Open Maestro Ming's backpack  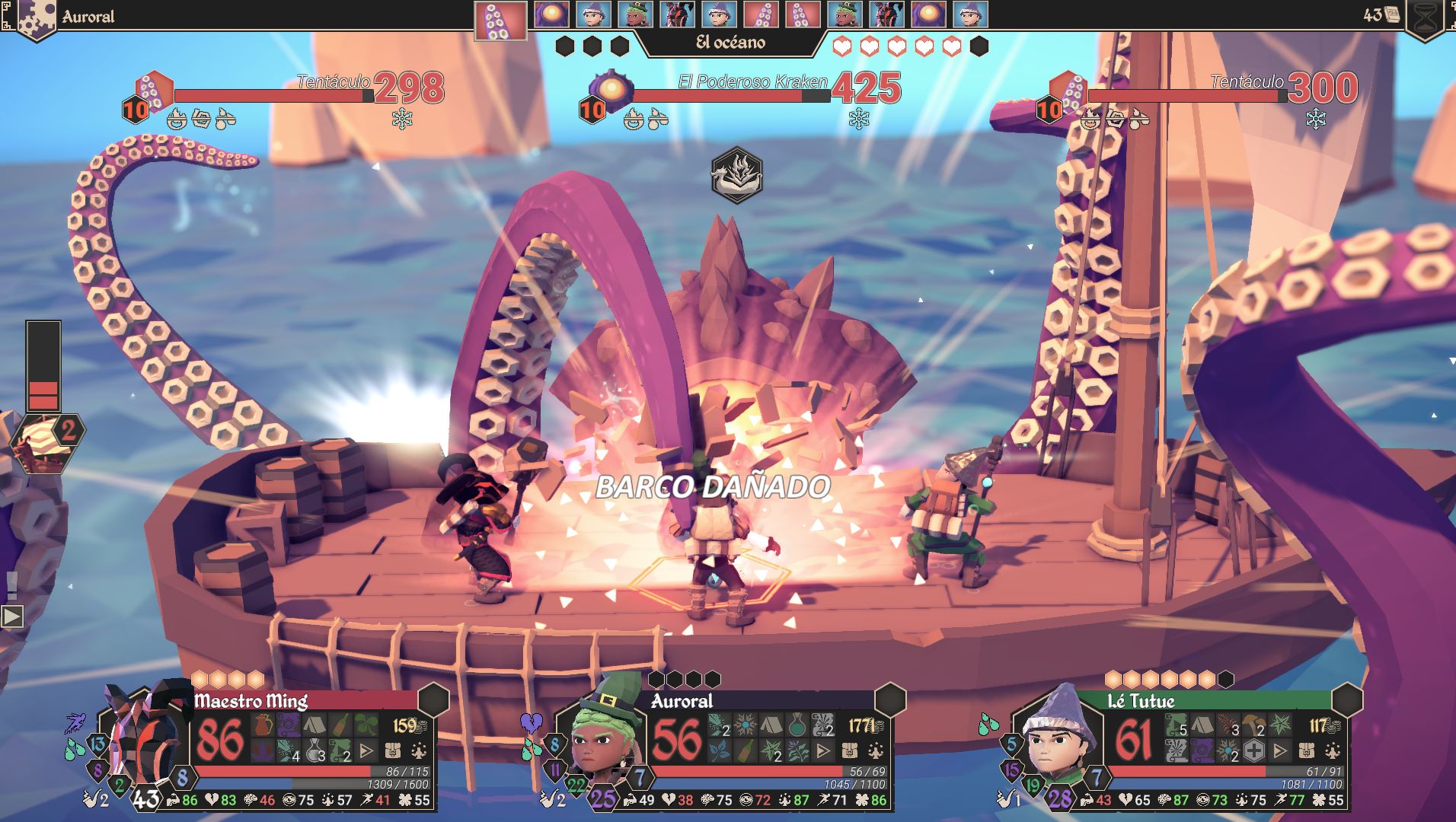392,751
